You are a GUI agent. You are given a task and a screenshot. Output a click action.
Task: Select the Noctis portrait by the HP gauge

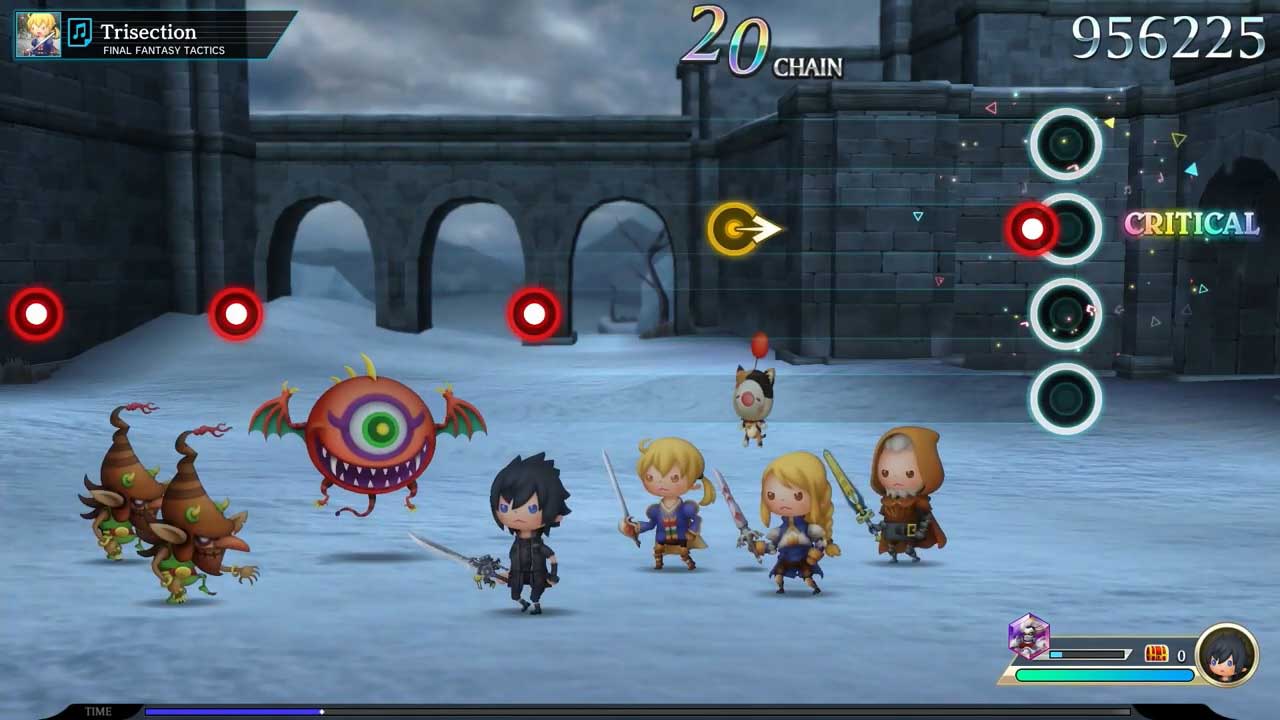point(1227,654)
